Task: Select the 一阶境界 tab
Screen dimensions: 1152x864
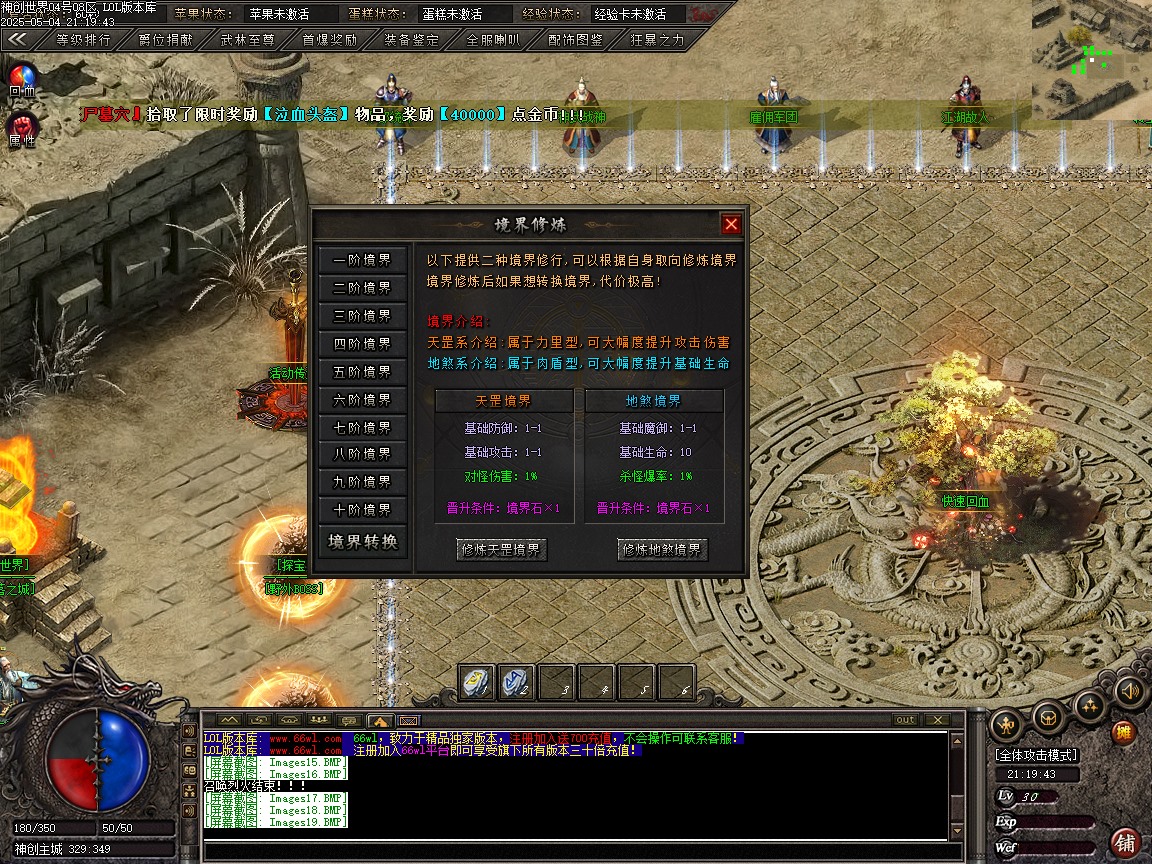Action: click(363, 260)
